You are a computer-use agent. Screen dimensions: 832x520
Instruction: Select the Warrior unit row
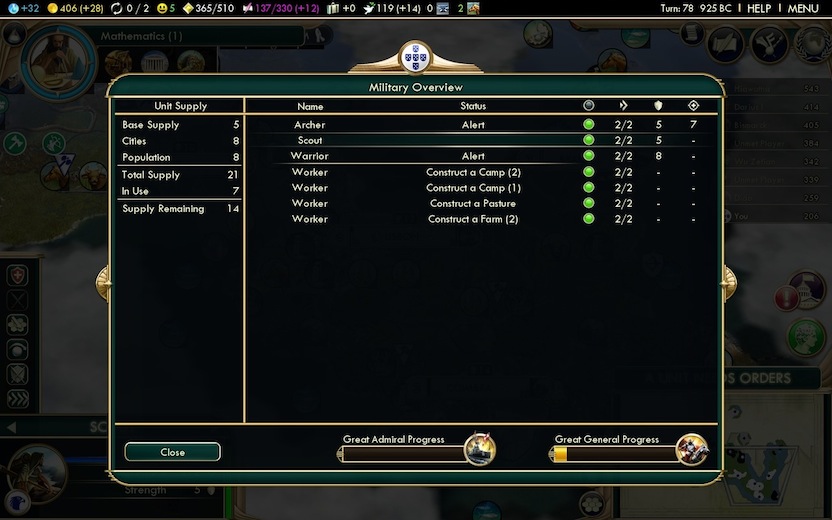[310, 156]
